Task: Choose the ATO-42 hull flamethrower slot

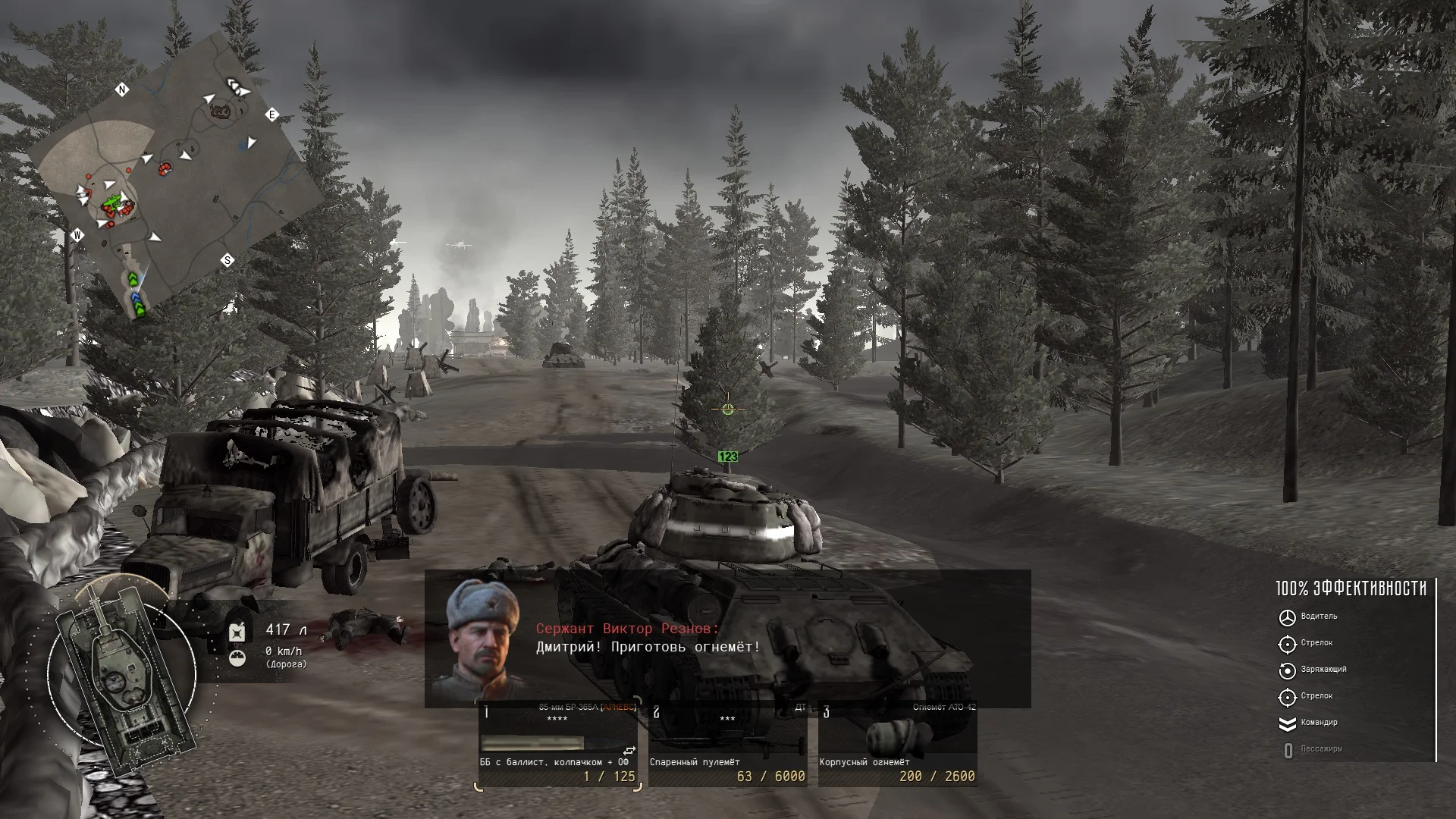Action: (897, 745)
